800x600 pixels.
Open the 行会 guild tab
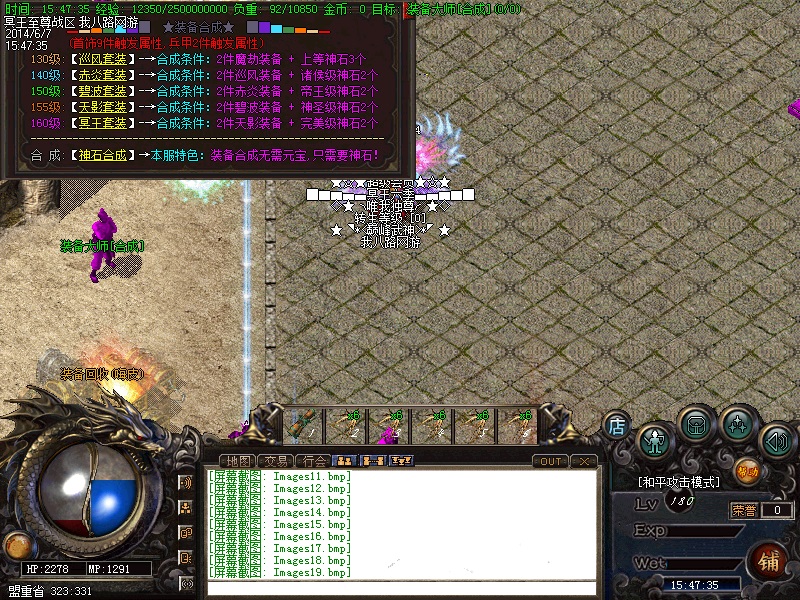click(315, 461)
